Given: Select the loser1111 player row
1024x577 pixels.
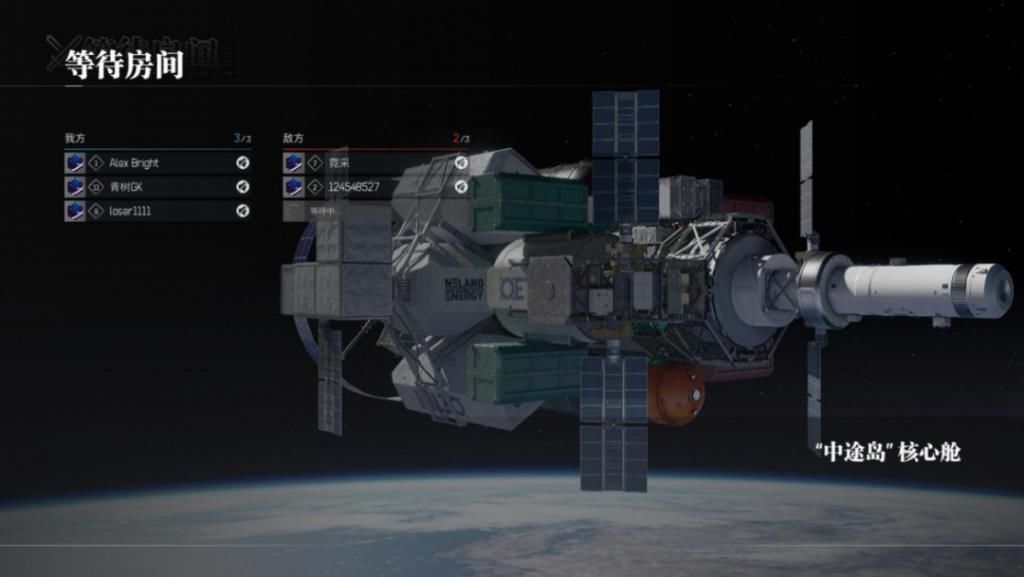Looking at the screenshot, I should (150, 211).
